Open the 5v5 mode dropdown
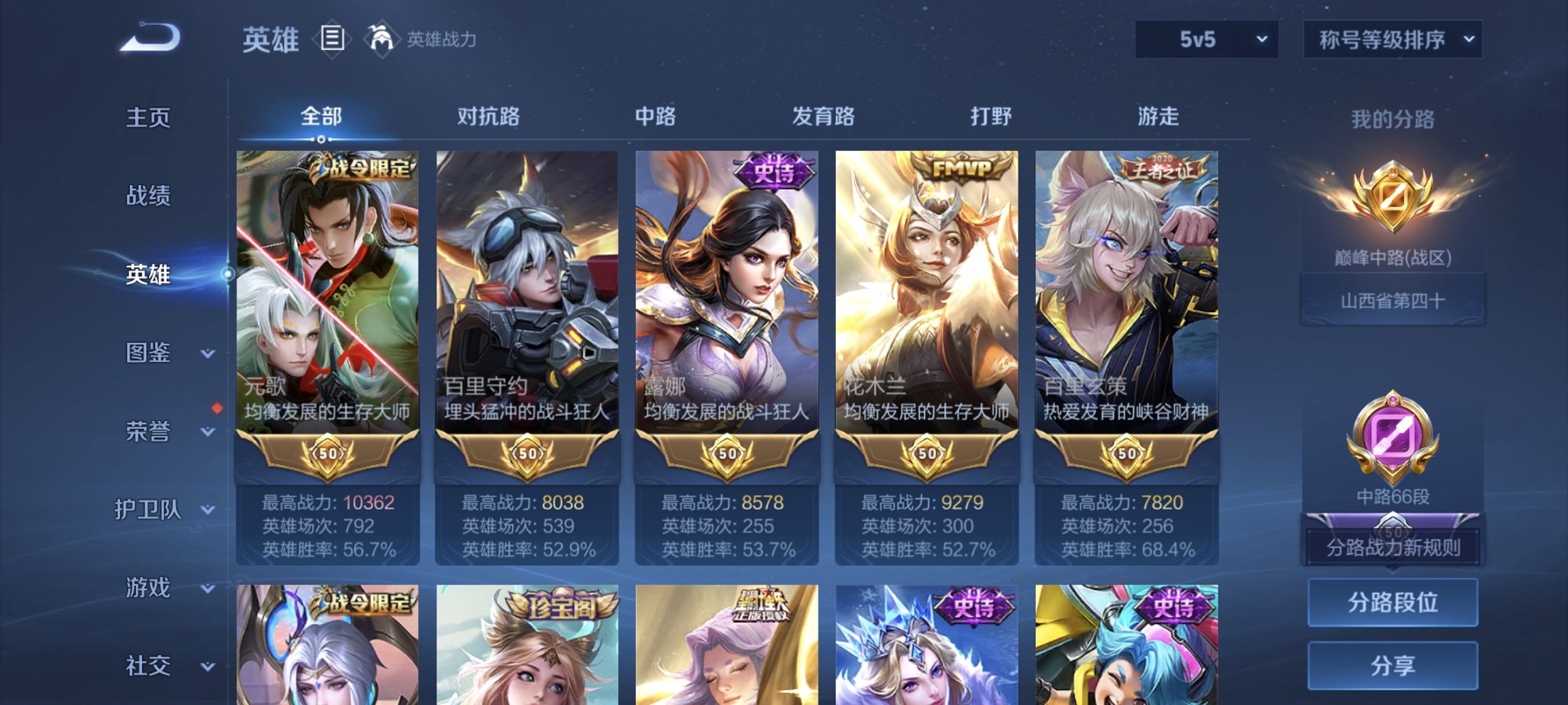This screenshot has width=1568, height=705. 1207,39
